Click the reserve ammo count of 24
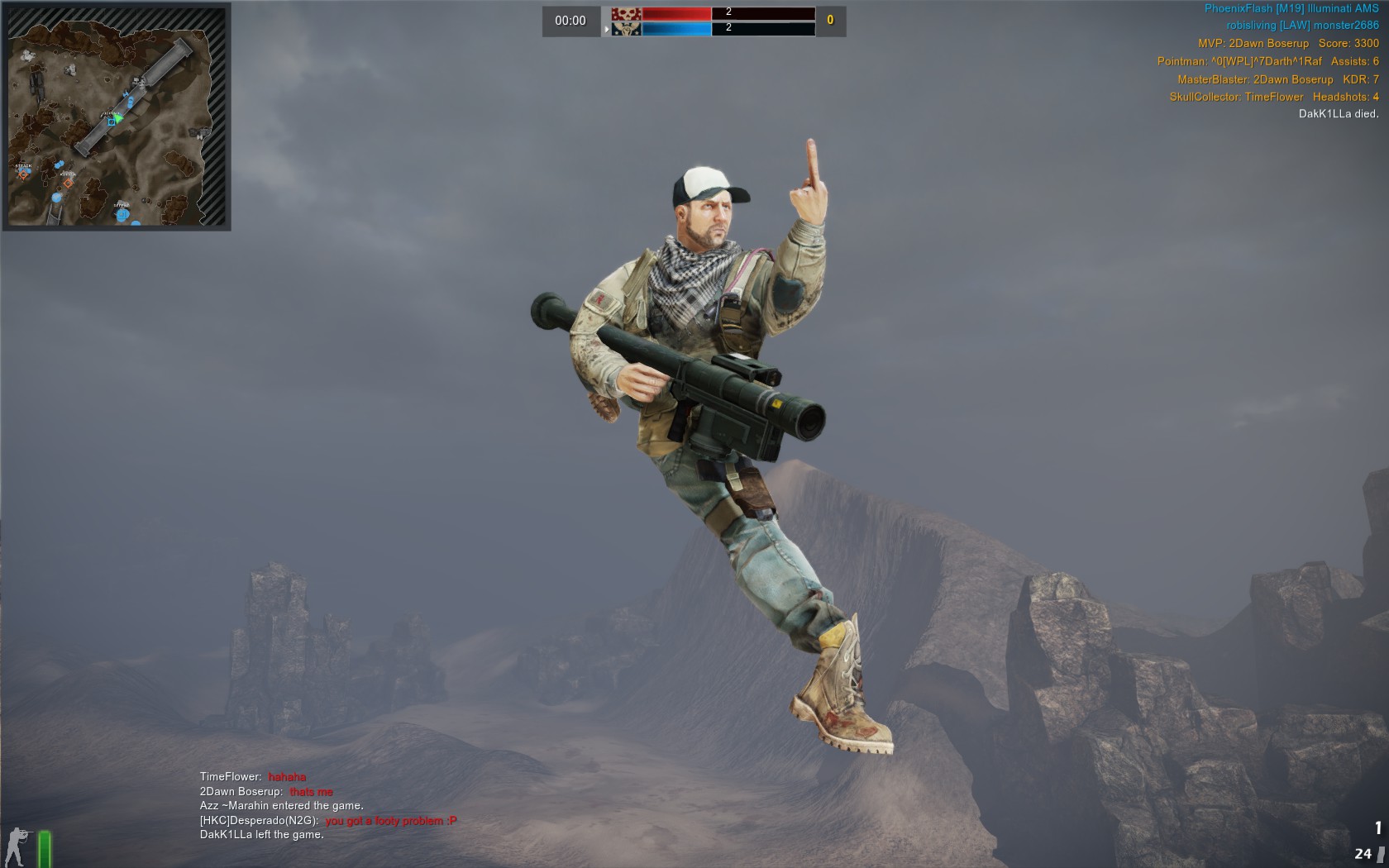The width and height of the screenshot is (1389, 868). [x=1363, y=854]
